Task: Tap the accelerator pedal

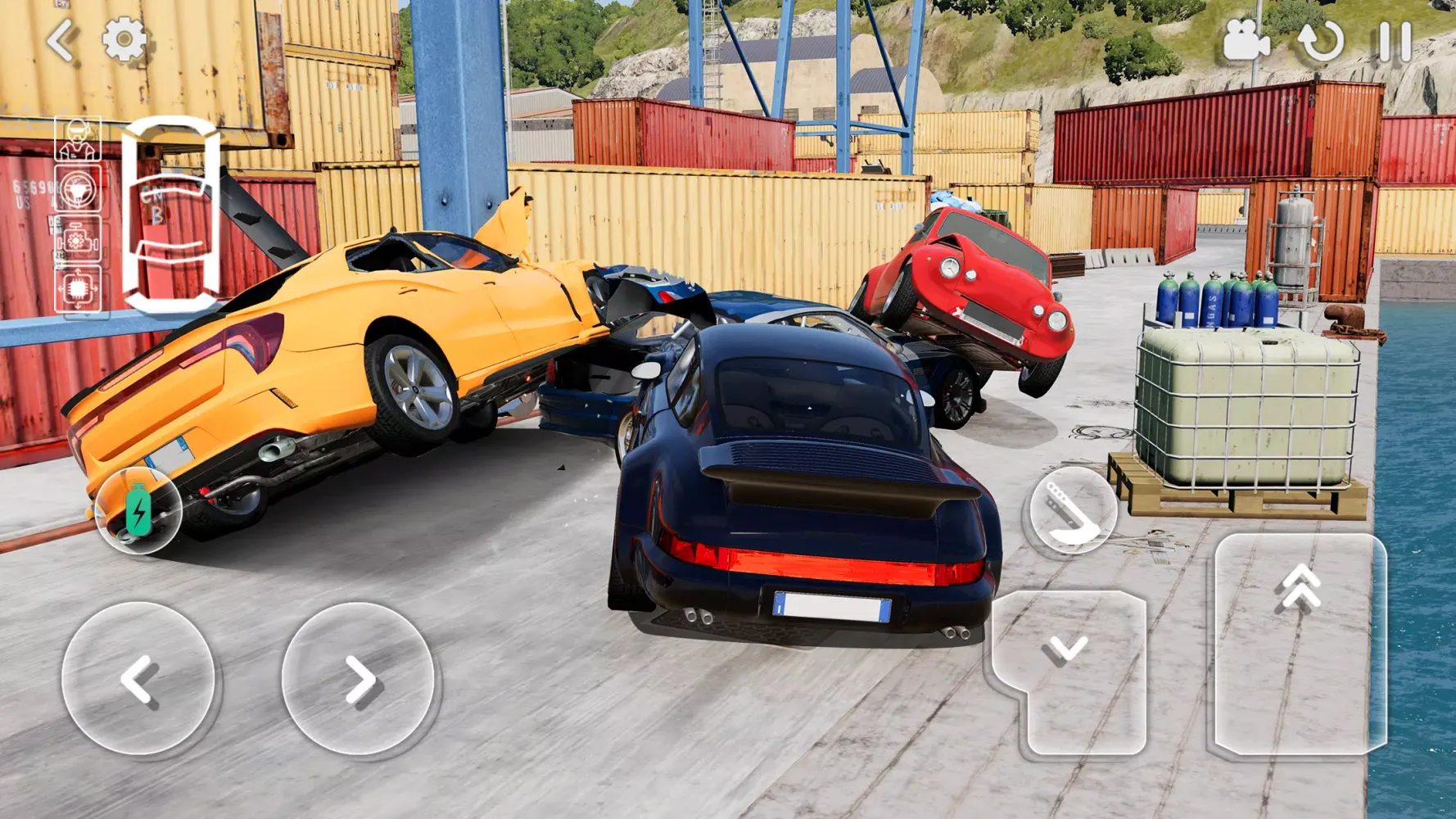Action: [1300, 643]
